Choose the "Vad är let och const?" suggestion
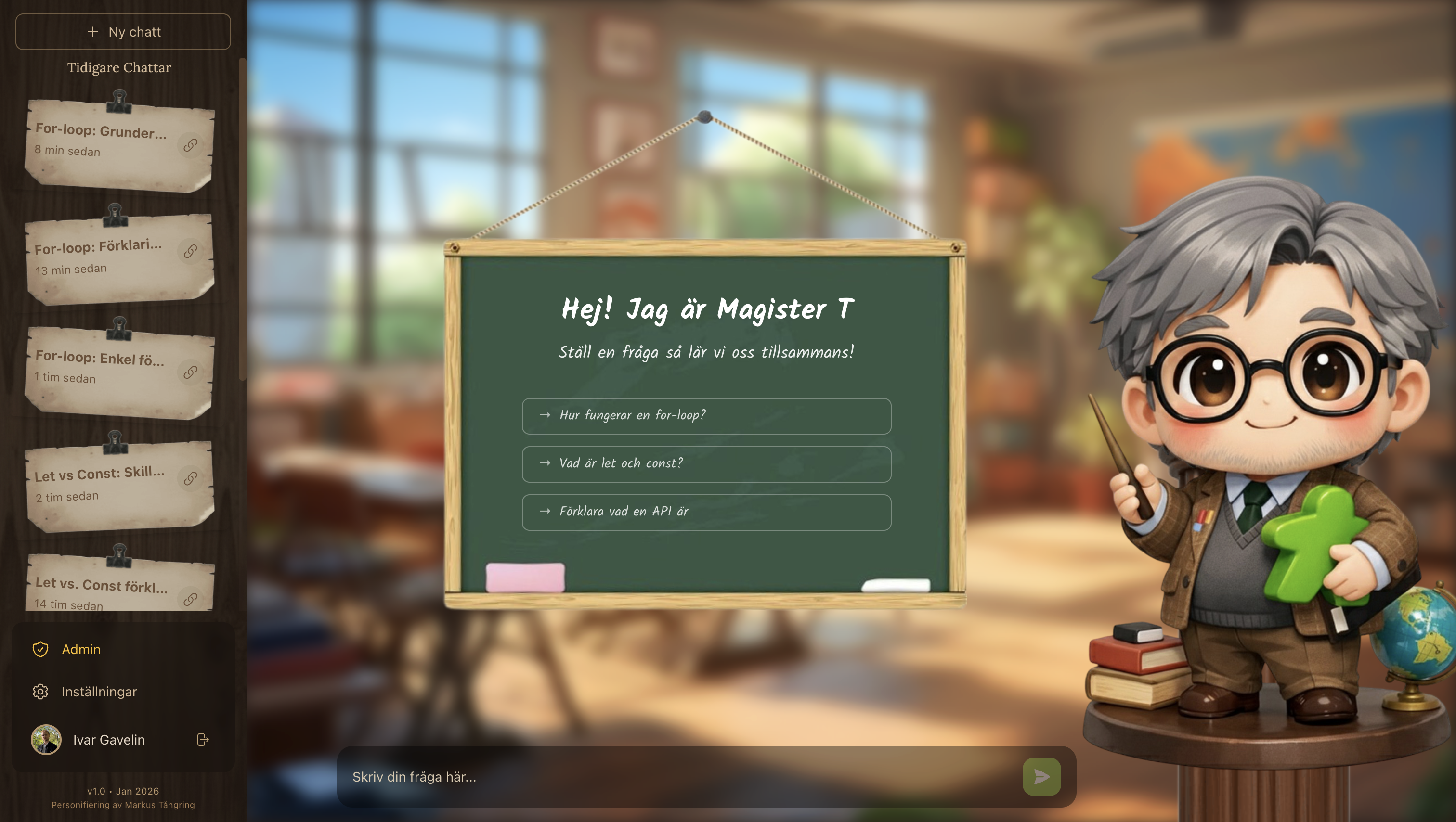 tap(705, 464)
